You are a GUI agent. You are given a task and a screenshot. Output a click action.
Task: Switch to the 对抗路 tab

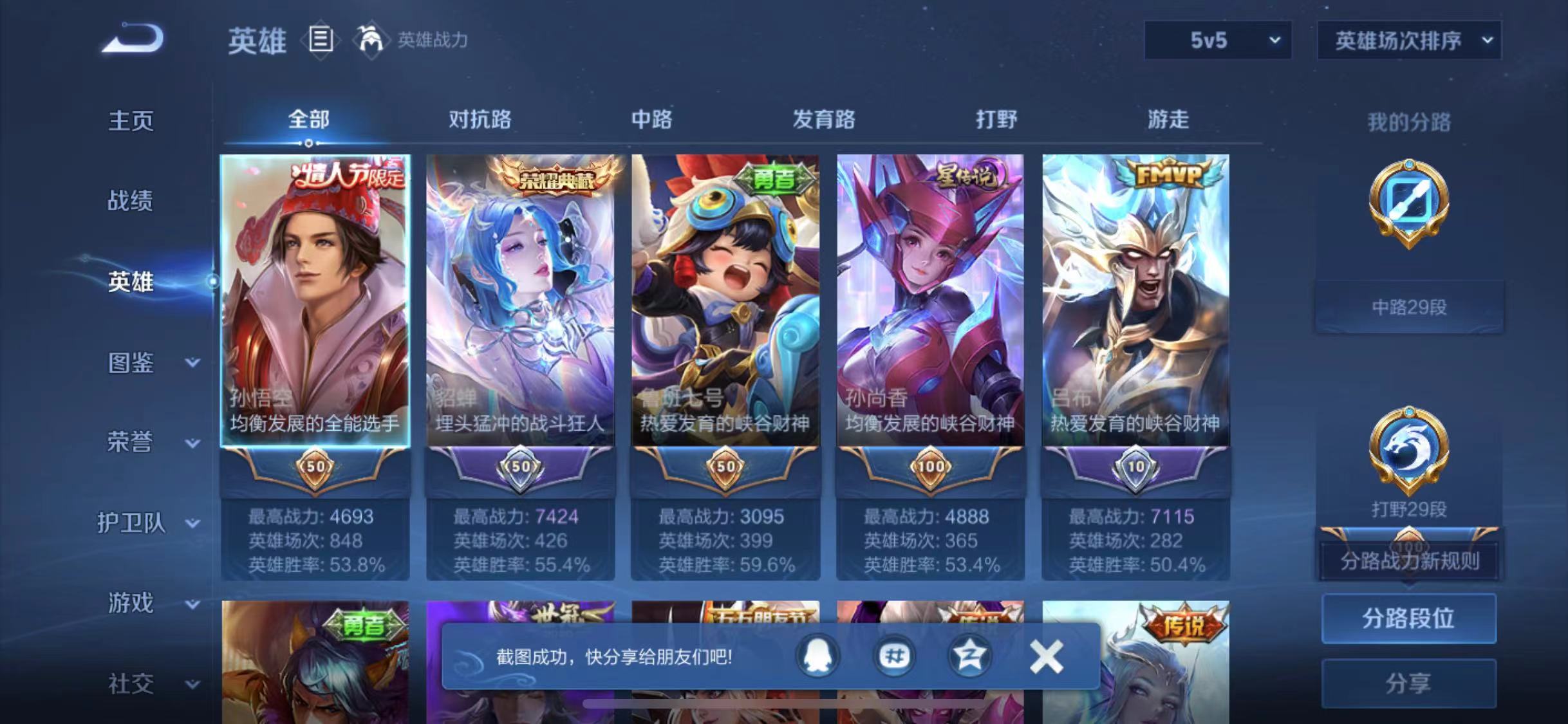tap(480, 120)
